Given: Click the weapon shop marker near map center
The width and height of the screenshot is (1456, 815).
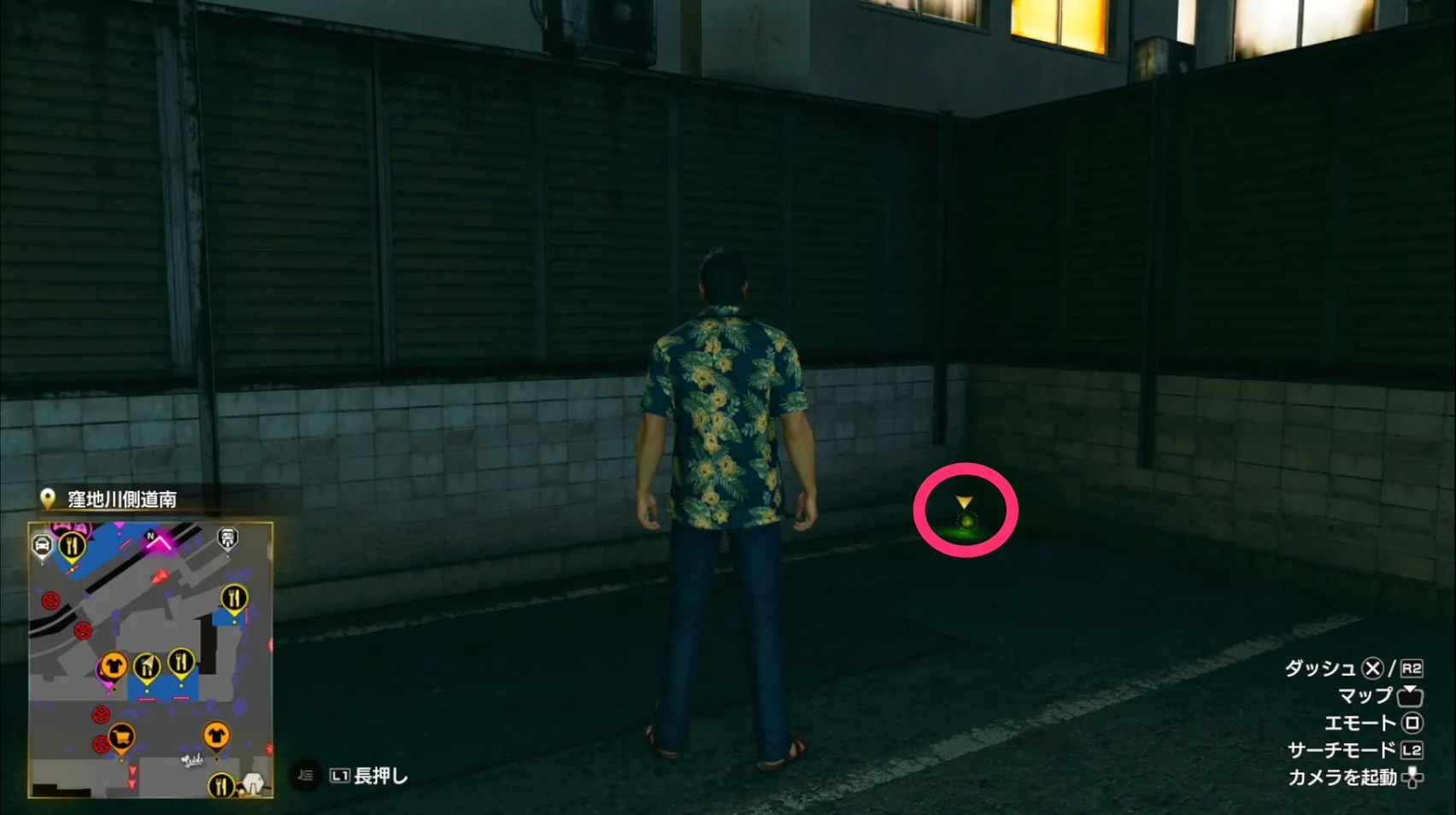Looking at the screenshot, I should (146, 665).
